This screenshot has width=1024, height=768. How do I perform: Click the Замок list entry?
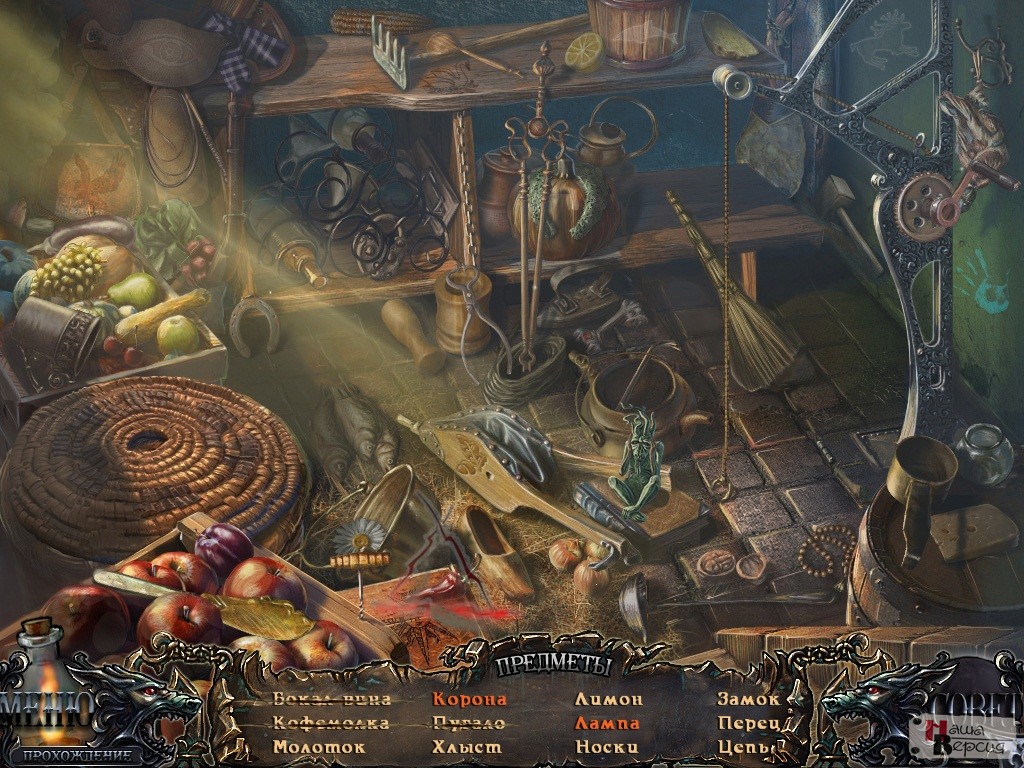747,700
